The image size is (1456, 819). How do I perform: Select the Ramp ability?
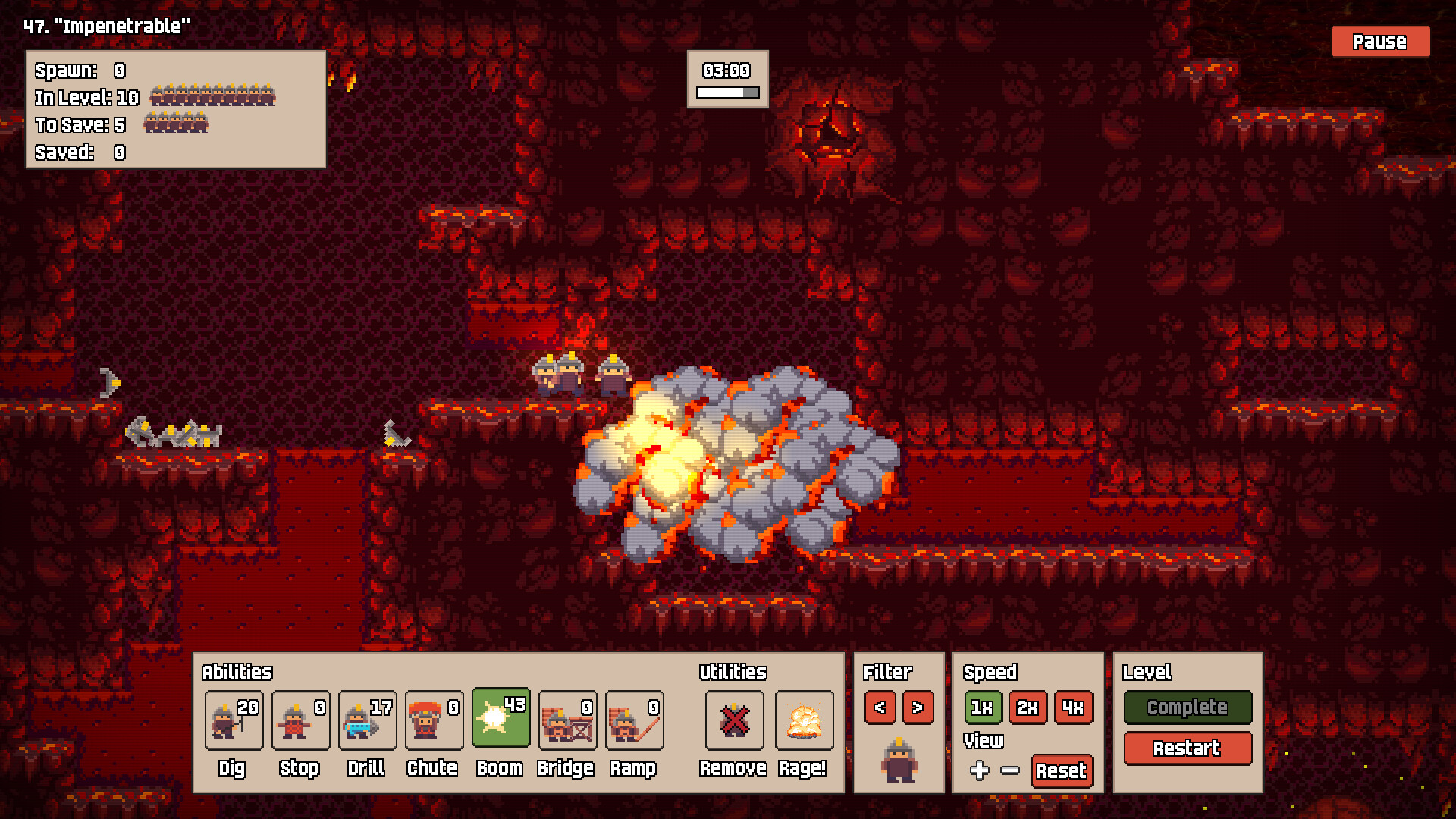click(634, 719)
